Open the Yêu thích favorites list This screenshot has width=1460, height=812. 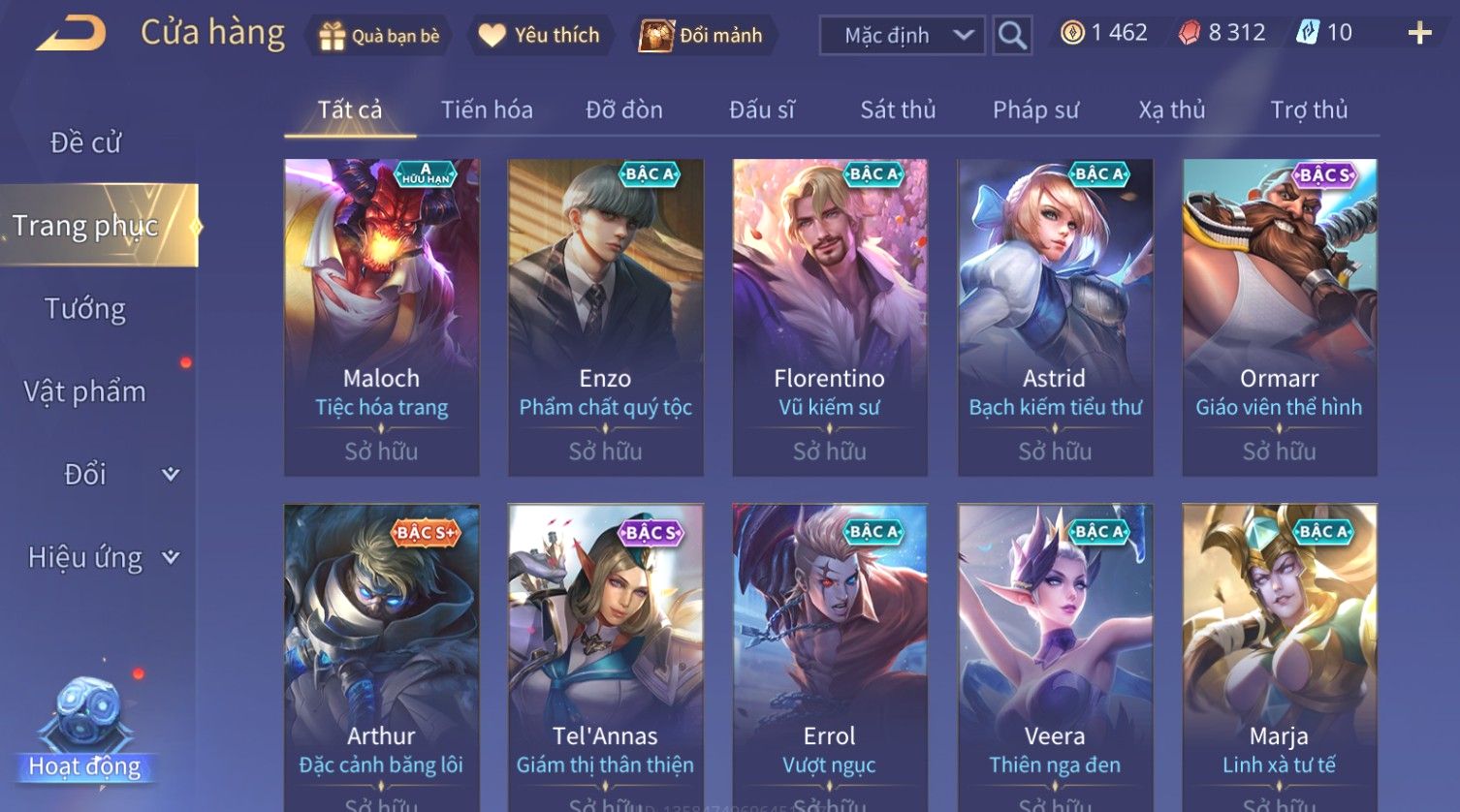(541, 36)
